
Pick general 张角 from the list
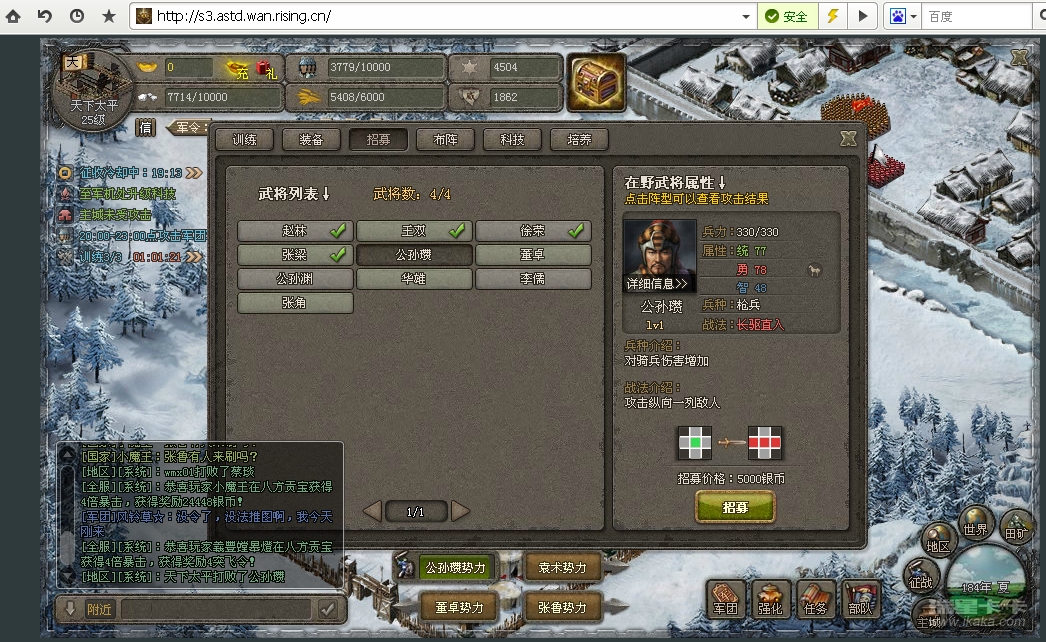[295, 303]
